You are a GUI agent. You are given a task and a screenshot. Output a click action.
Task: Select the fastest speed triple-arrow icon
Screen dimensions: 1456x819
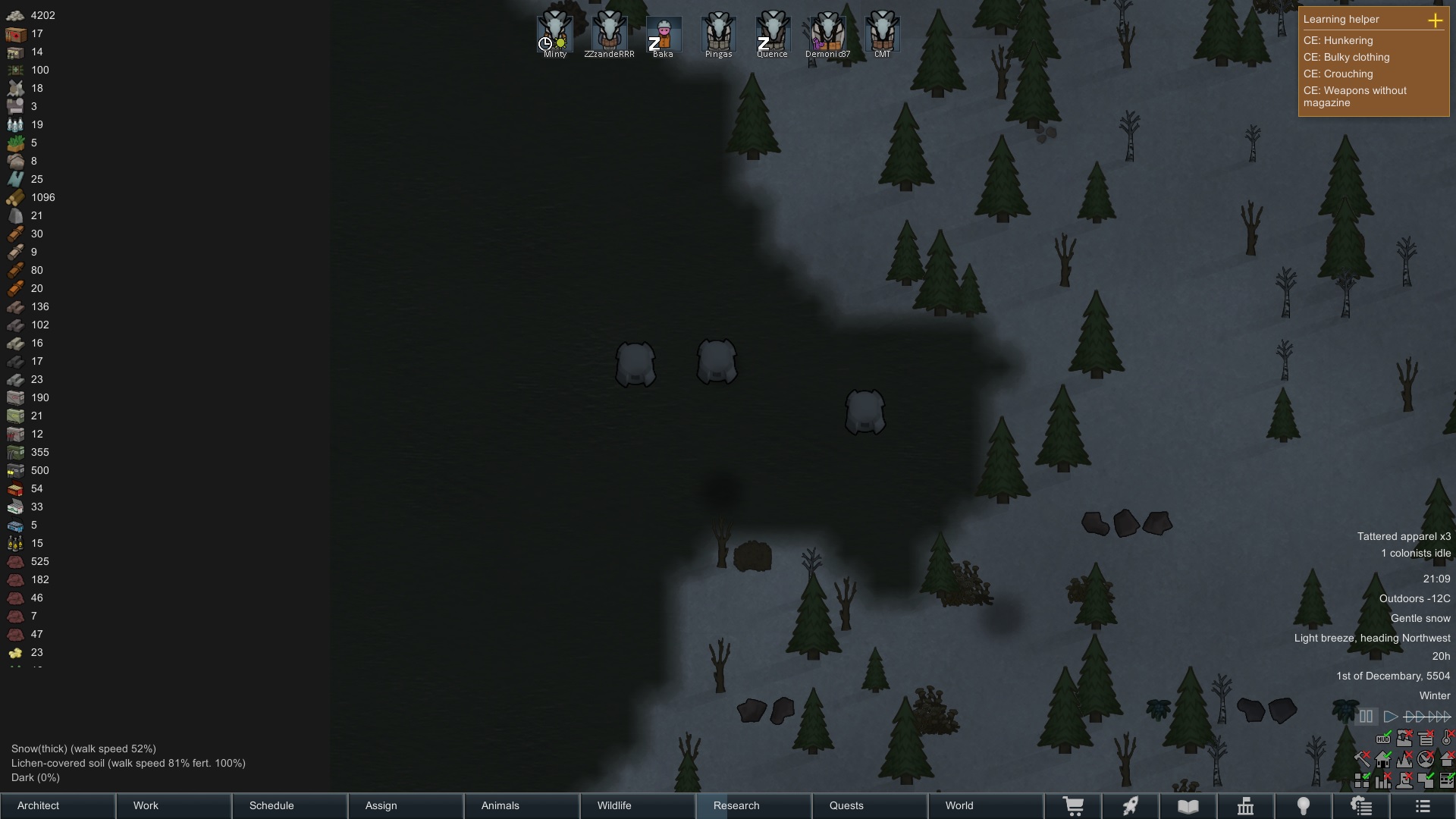pos(1437,716)
